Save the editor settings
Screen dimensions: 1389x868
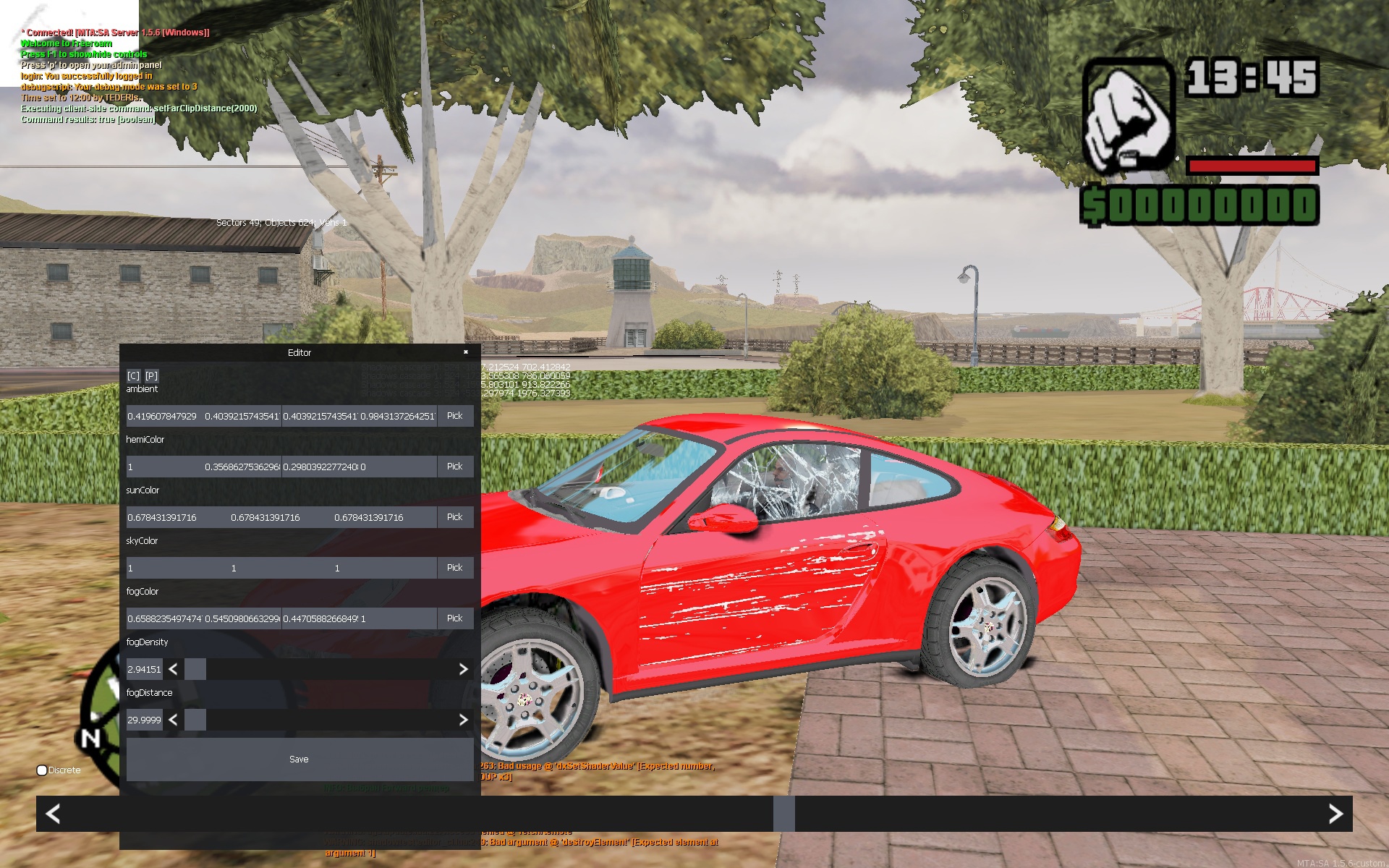pos(300,759)
